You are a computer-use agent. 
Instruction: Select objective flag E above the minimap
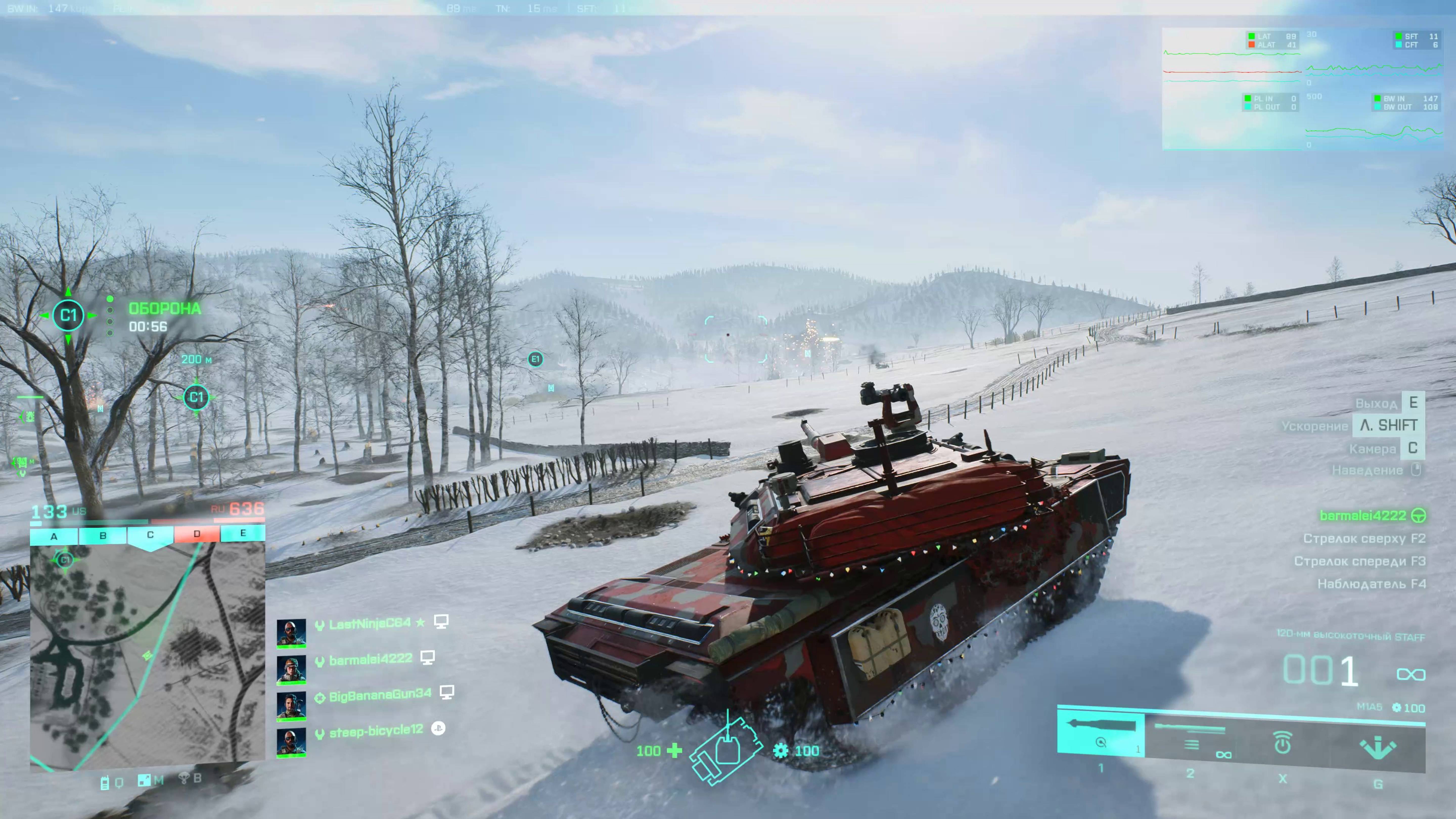pos(243,533)
